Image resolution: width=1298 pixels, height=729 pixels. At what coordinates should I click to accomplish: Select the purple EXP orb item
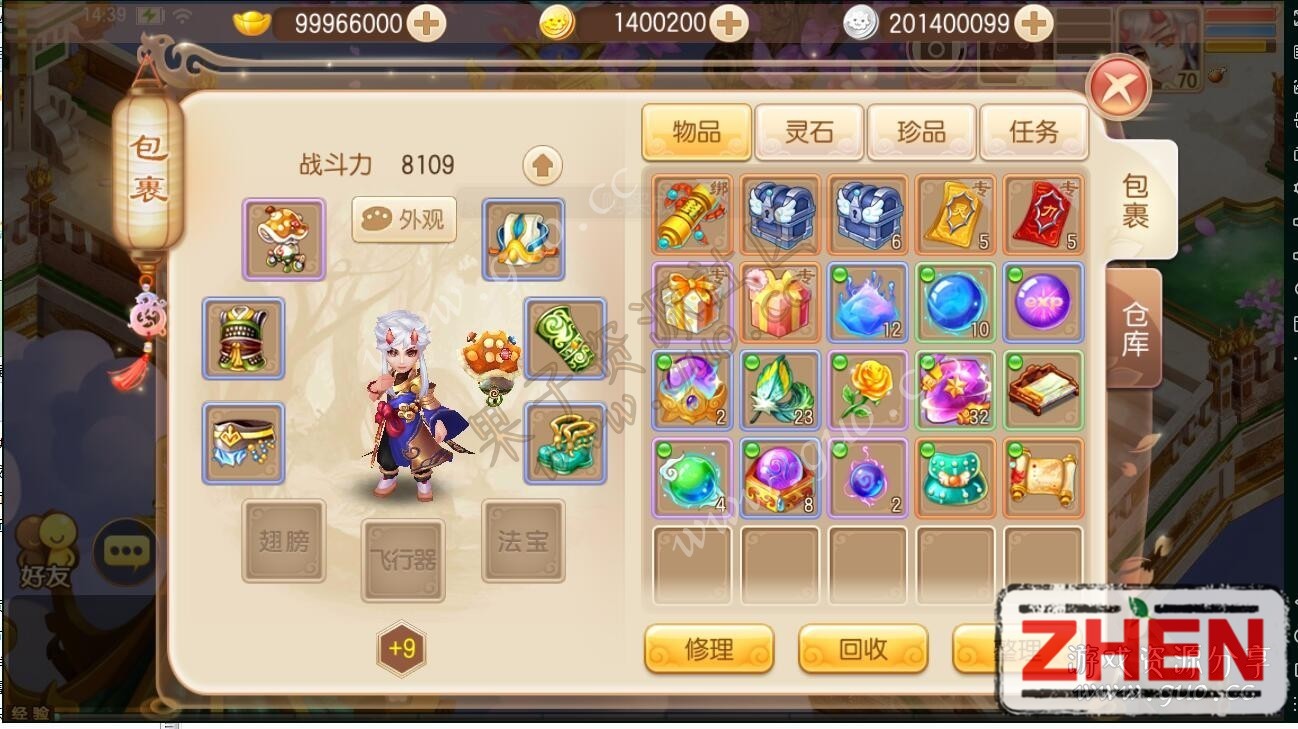[x=1043, y=302]
